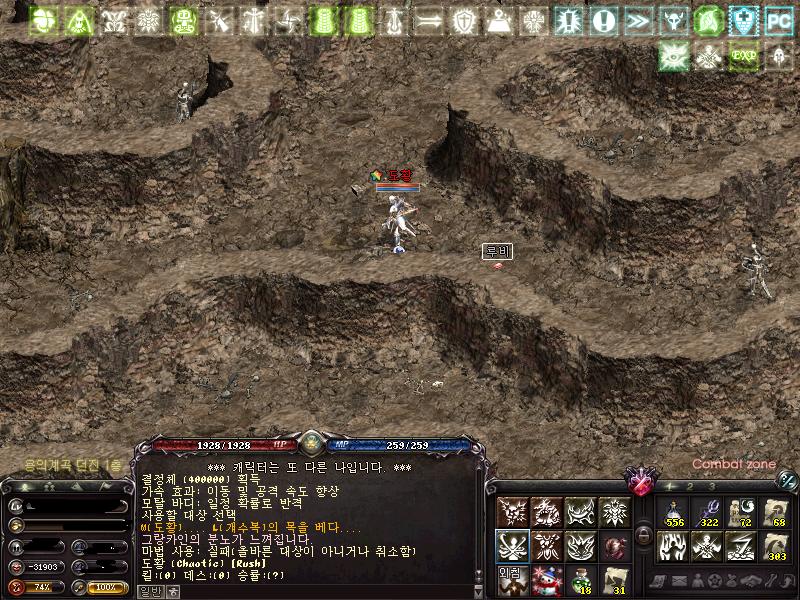Click the lightning bolt skill icon
This screenshot has height=600, width=800.
(741, 546)
